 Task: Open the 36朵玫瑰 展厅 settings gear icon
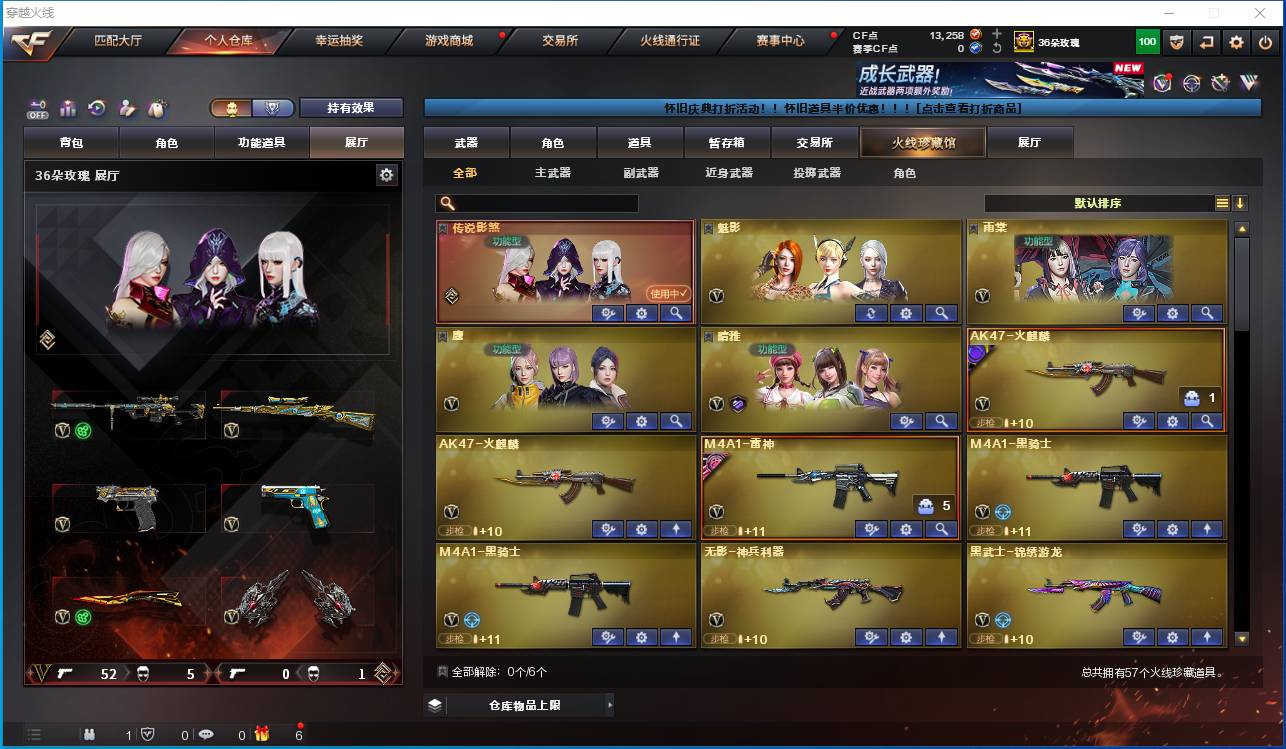pyautogui.click(x=385, y=173)
